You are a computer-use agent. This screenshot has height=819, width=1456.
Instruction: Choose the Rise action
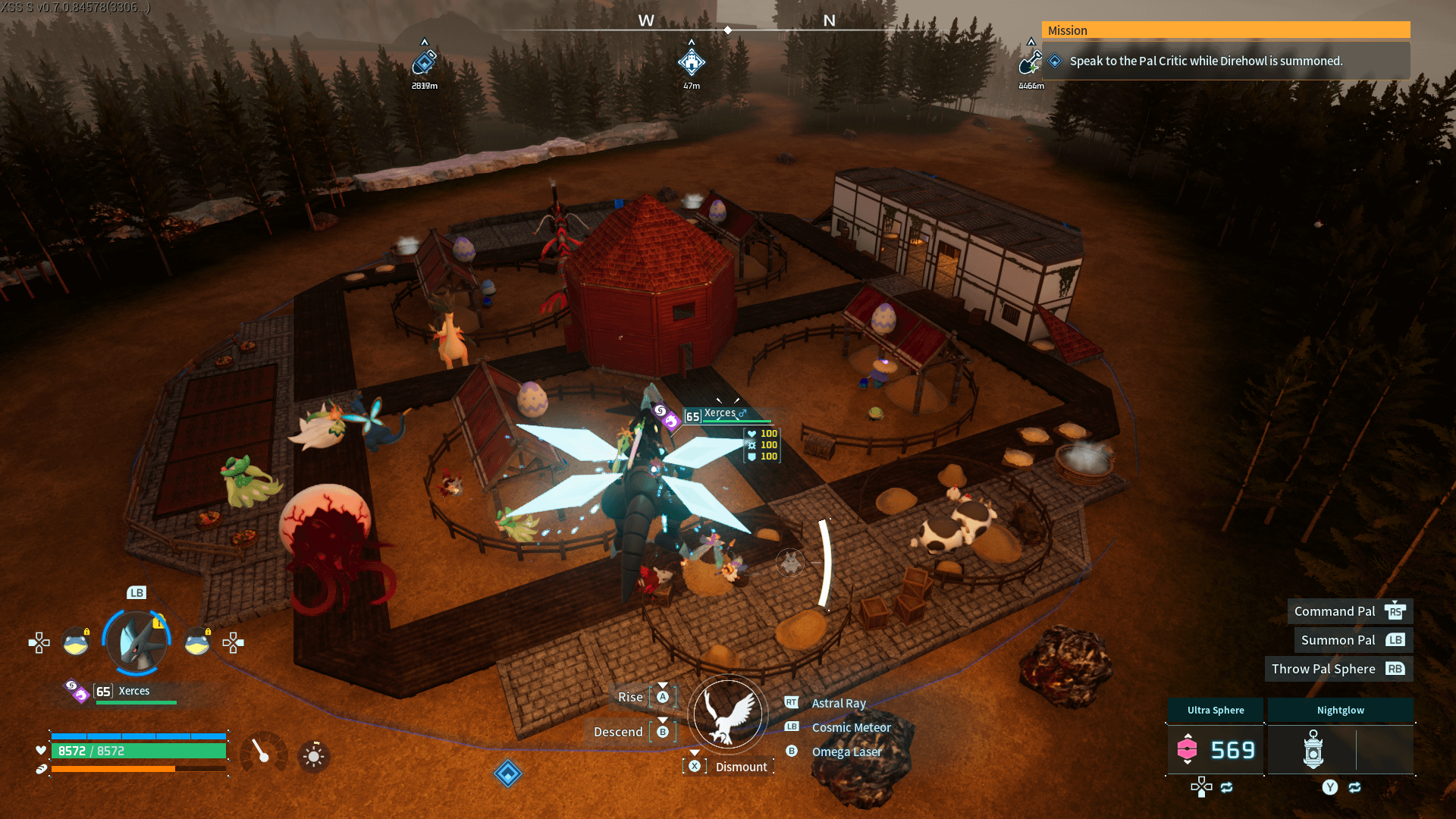point(631,697)
